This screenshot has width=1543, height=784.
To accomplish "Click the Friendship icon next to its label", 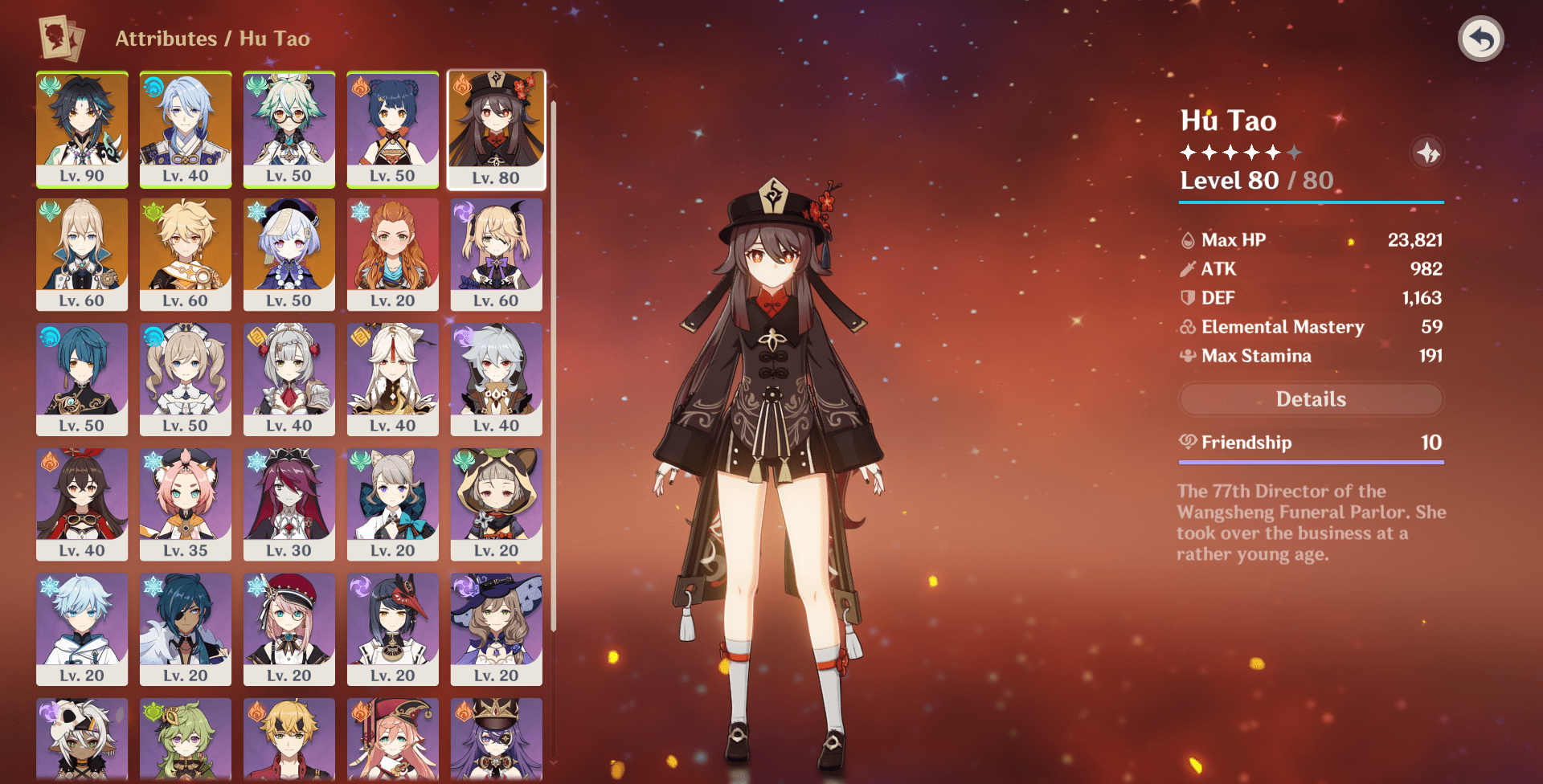I will pos(1187,443).
